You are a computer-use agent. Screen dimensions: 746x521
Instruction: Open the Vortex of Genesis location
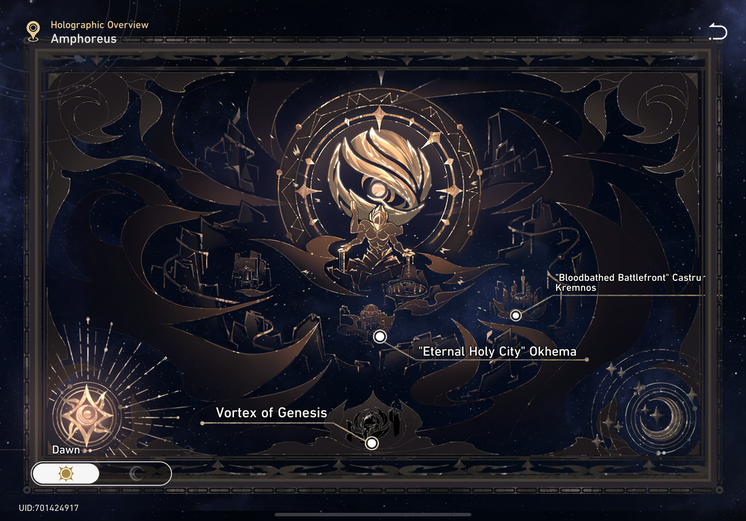[x=371, y=443]
